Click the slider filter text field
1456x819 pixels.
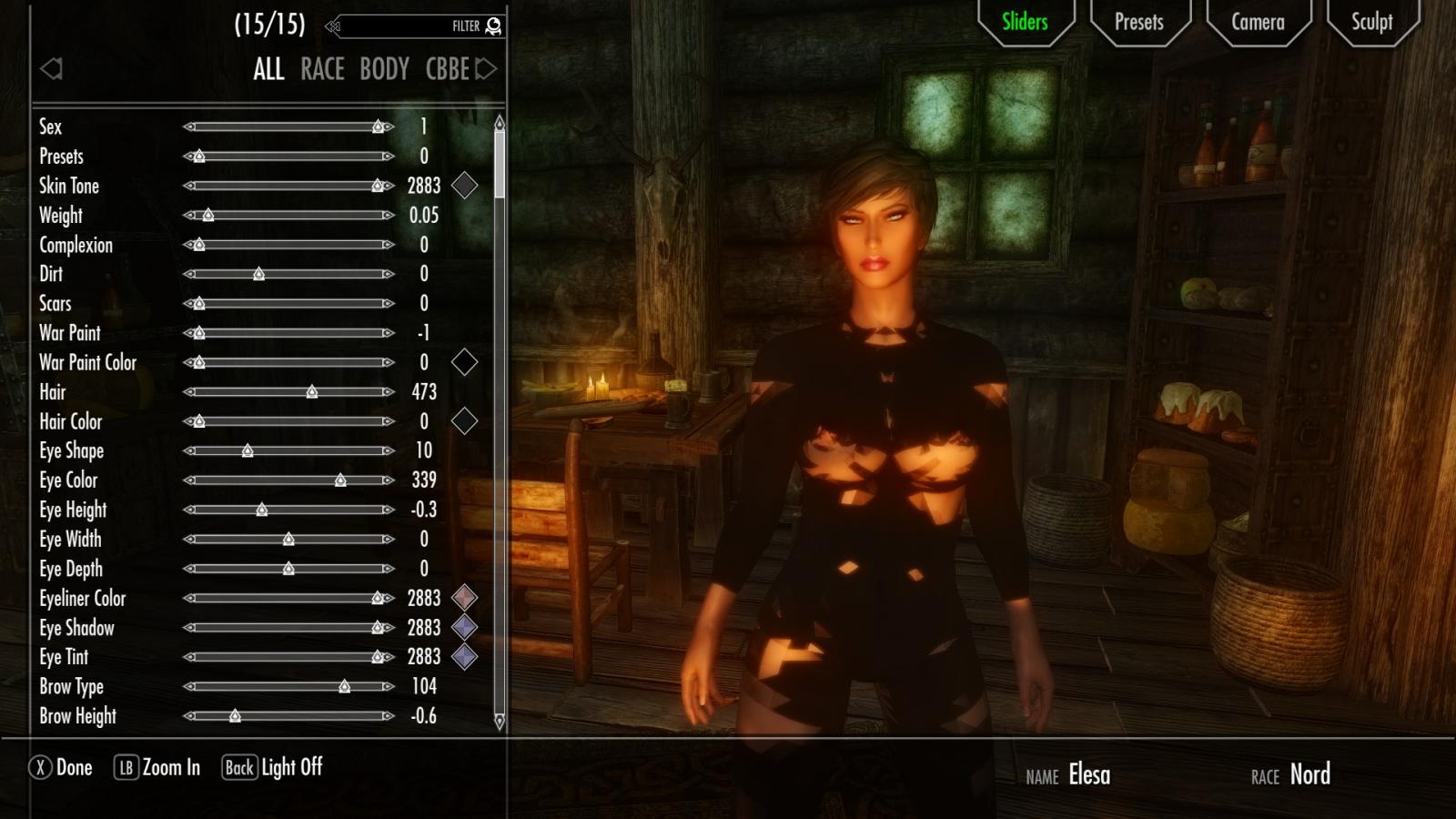(400, 26)
